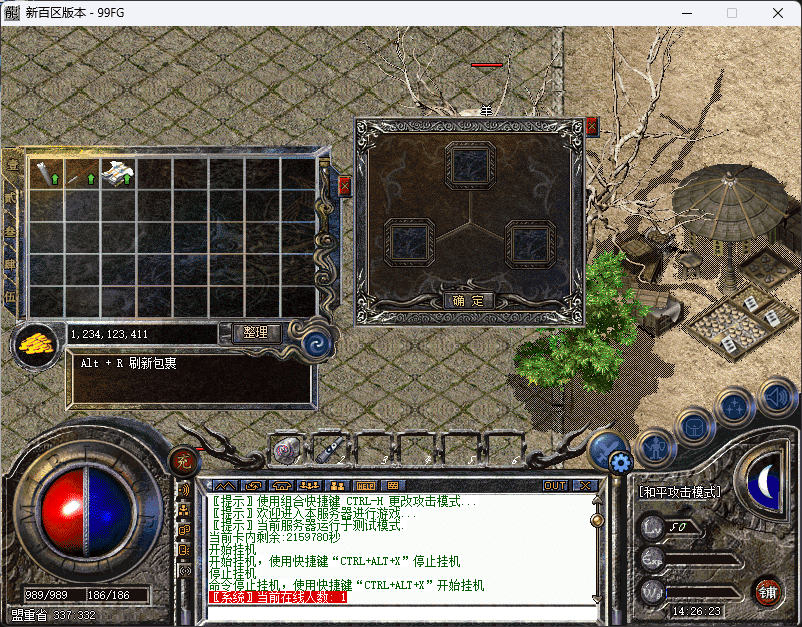Open the skills button with sparkle stars
Screen dimensions: 802x627
pyautogui.click(x=735, y=407)
